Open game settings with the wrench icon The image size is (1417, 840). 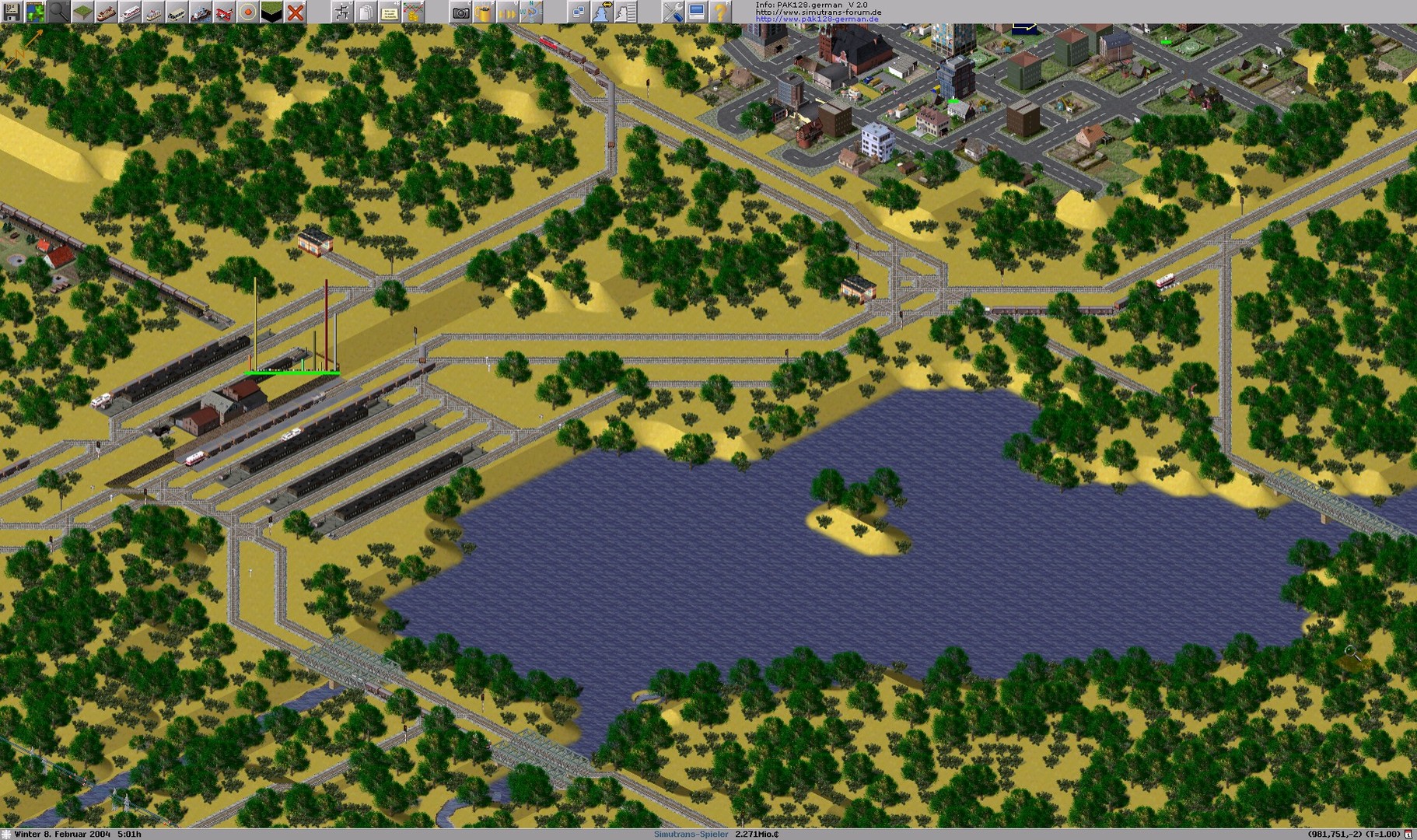[674, 13]
